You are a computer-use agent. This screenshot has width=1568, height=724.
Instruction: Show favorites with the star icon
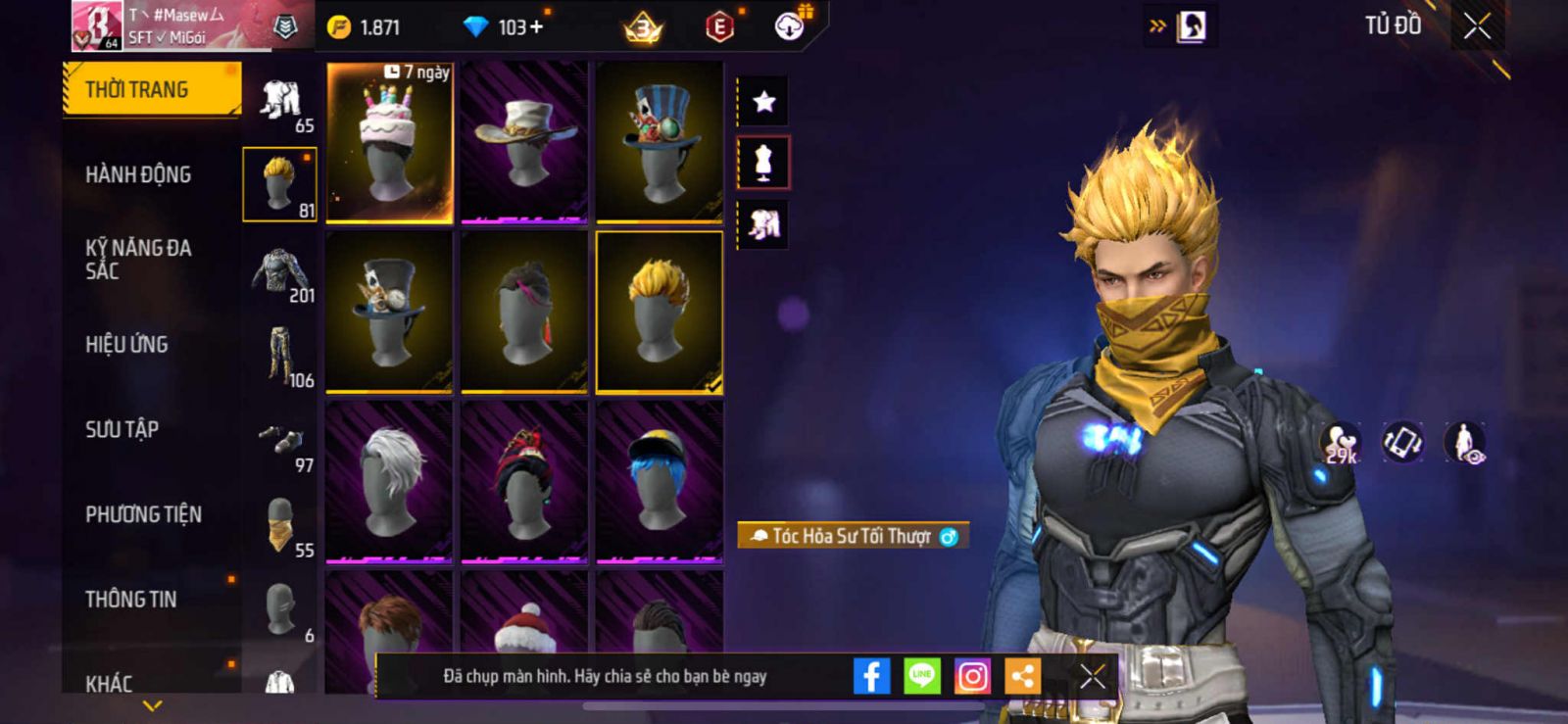point(763,101)
